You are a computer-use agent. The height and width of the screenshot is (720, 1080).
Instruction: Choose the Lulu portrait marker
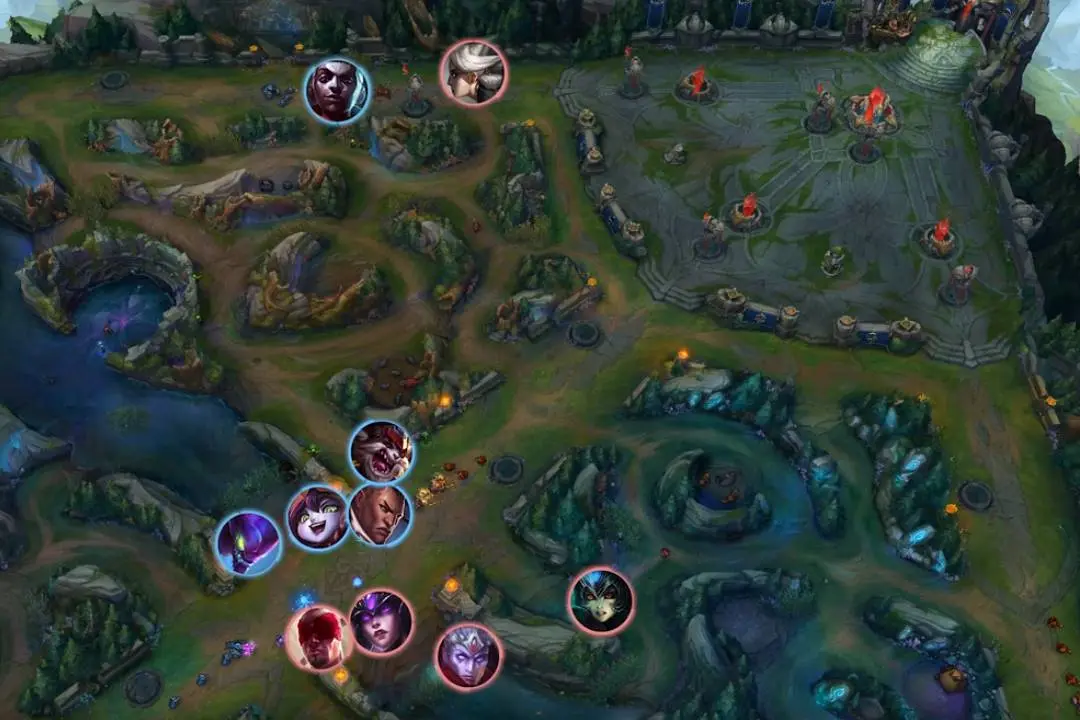(x=318, y=516)
